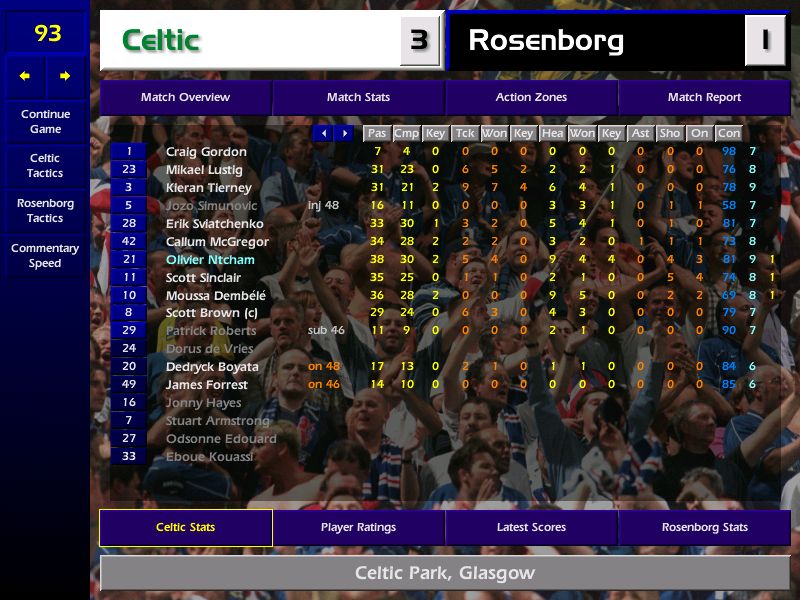This screenshot has width=800, height=600.
Task: Open Latest Scores
Action: (531, 527)
